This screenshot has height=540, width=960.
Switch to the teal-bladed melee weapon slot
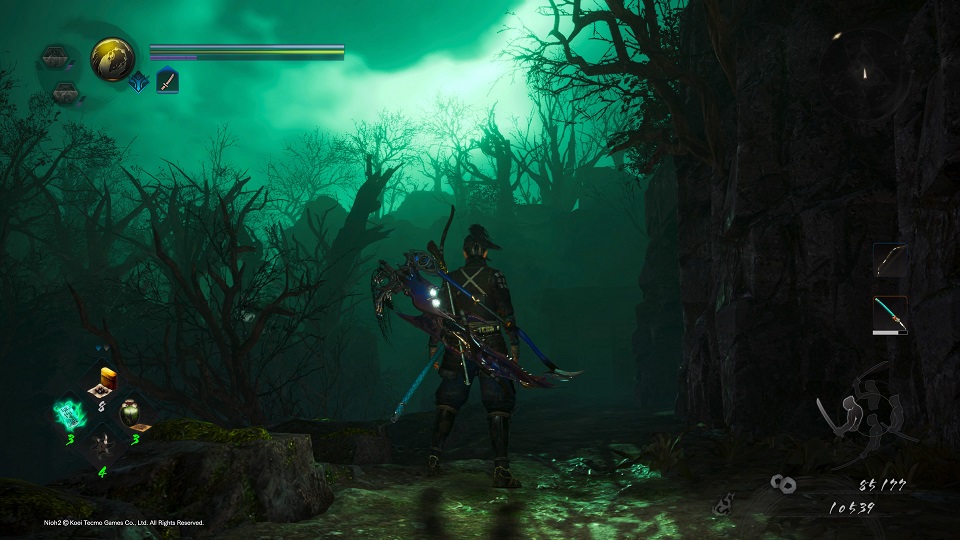click(x=889, y=314)
